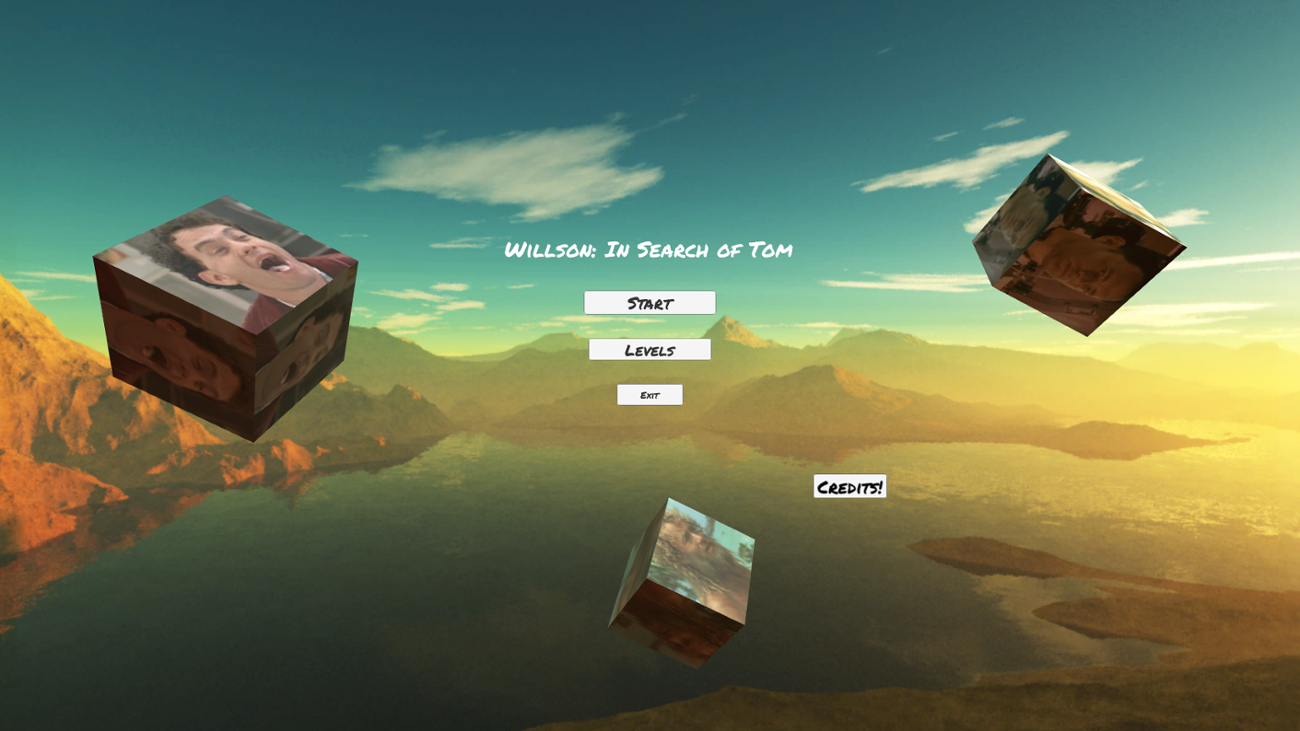The height and width of the screenshot is (731, 1300).
Task: Choose Levels from the main menu
Action: pyautogui.click(x=650, y=349)
